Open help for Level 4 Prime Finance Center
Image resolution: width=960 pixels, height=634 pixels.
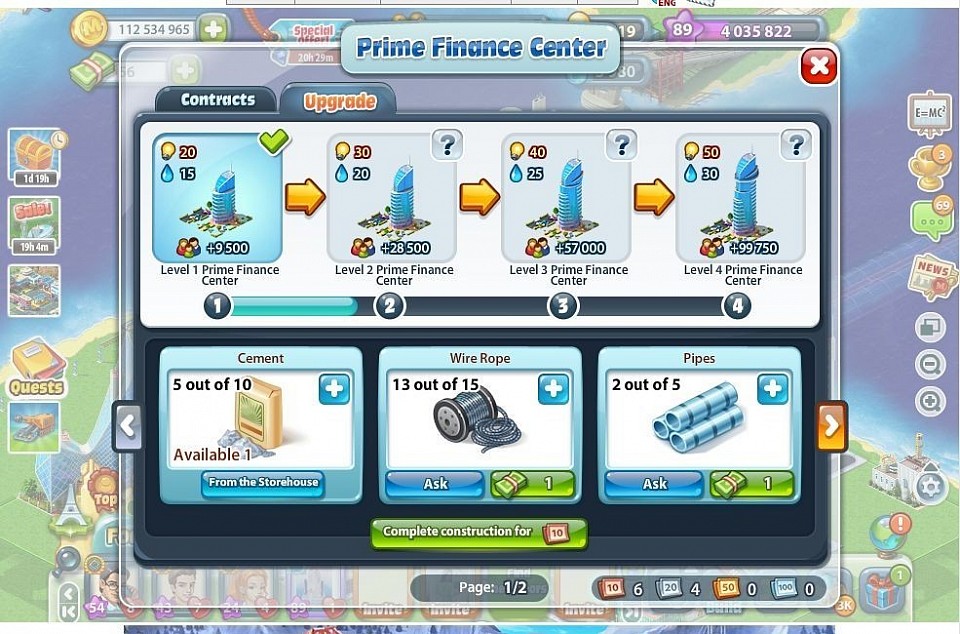[795, 146]
